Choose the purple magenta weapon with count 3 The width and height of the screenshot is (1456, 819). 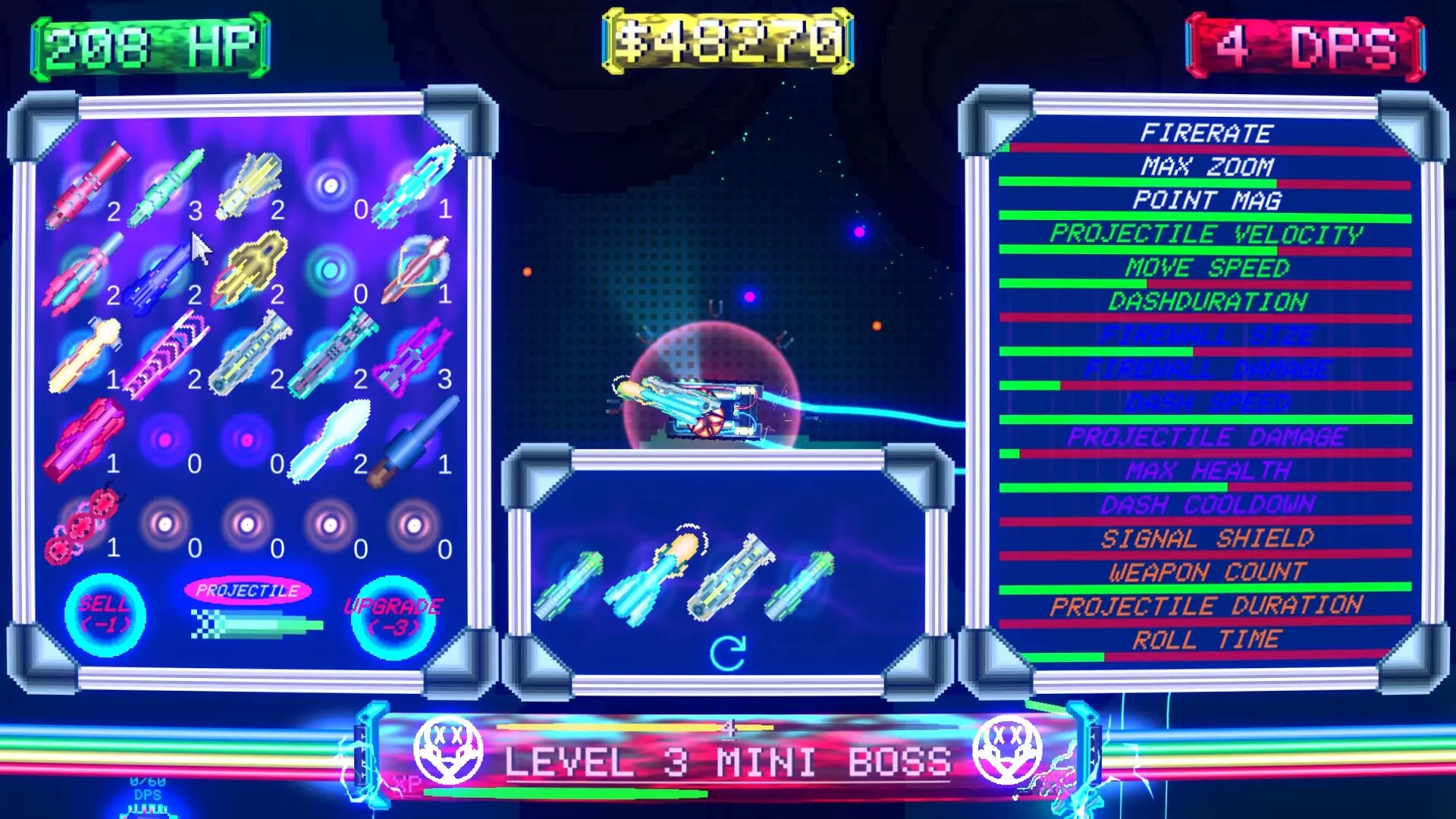414,356
